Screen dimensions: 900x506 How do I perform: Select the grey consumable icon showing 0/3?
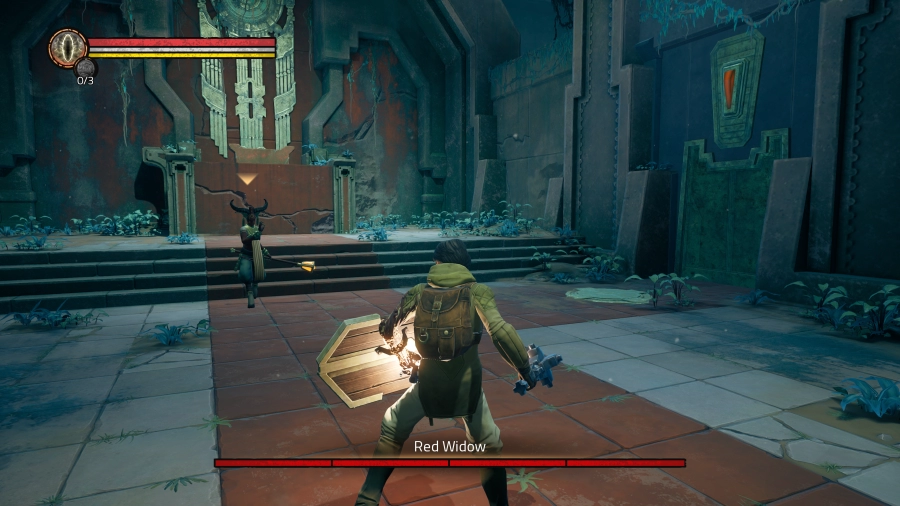85,68
